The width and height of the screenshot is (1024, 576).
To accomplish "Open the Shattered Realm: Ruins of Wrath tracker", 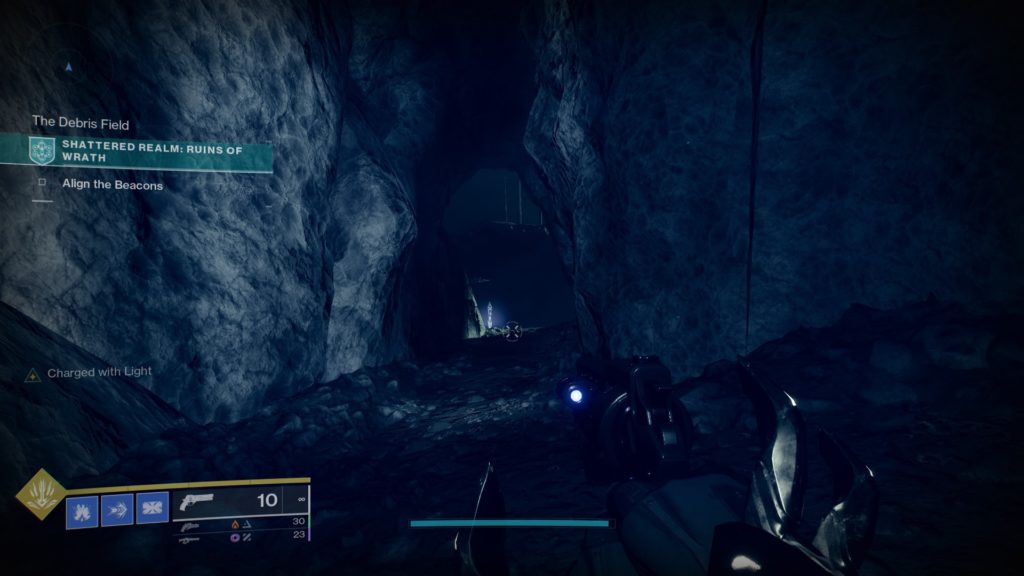I will tap(160, 151).
